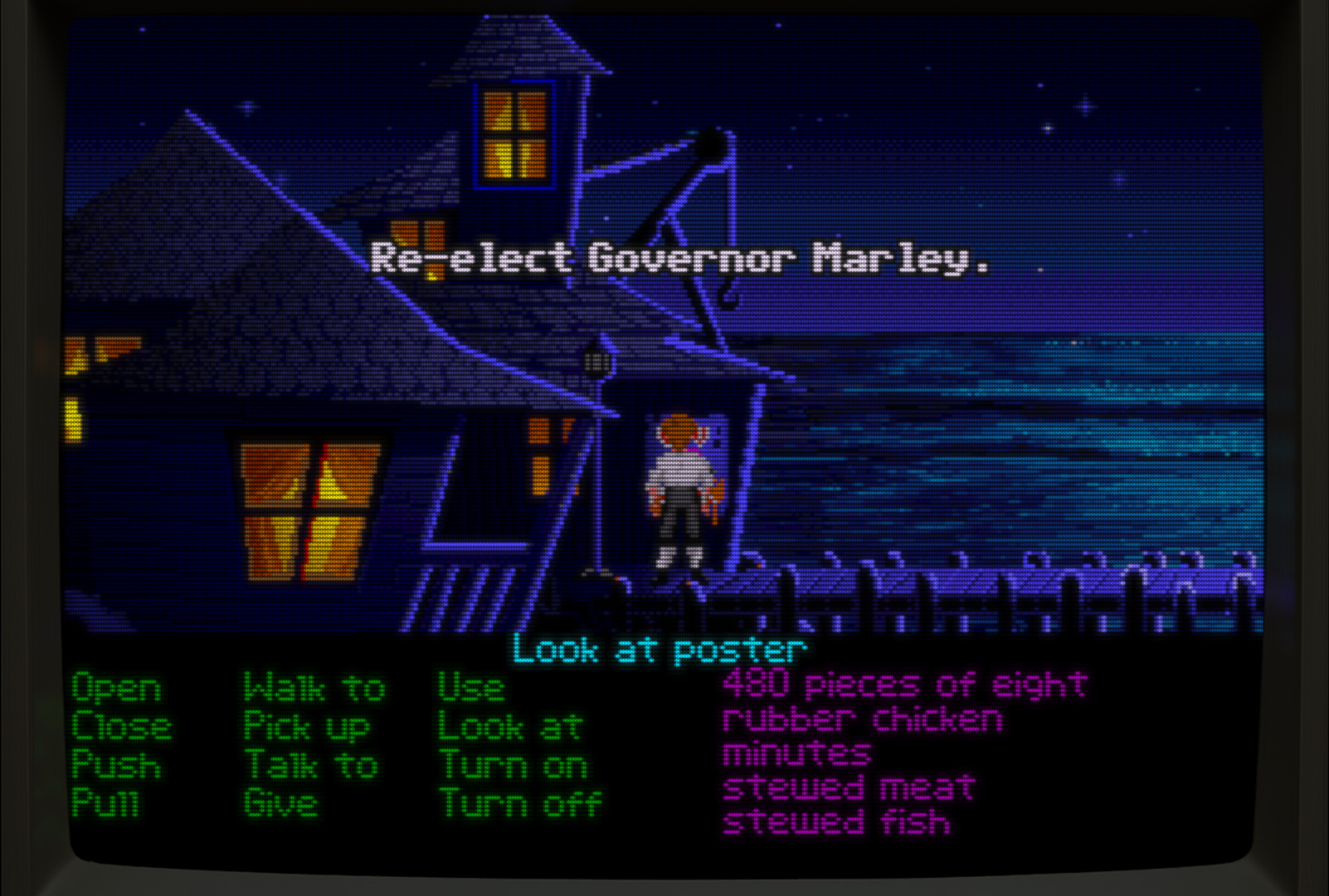1329x896 pixels.
Task: Choose the Turn on verb
Action: [513, 765]
